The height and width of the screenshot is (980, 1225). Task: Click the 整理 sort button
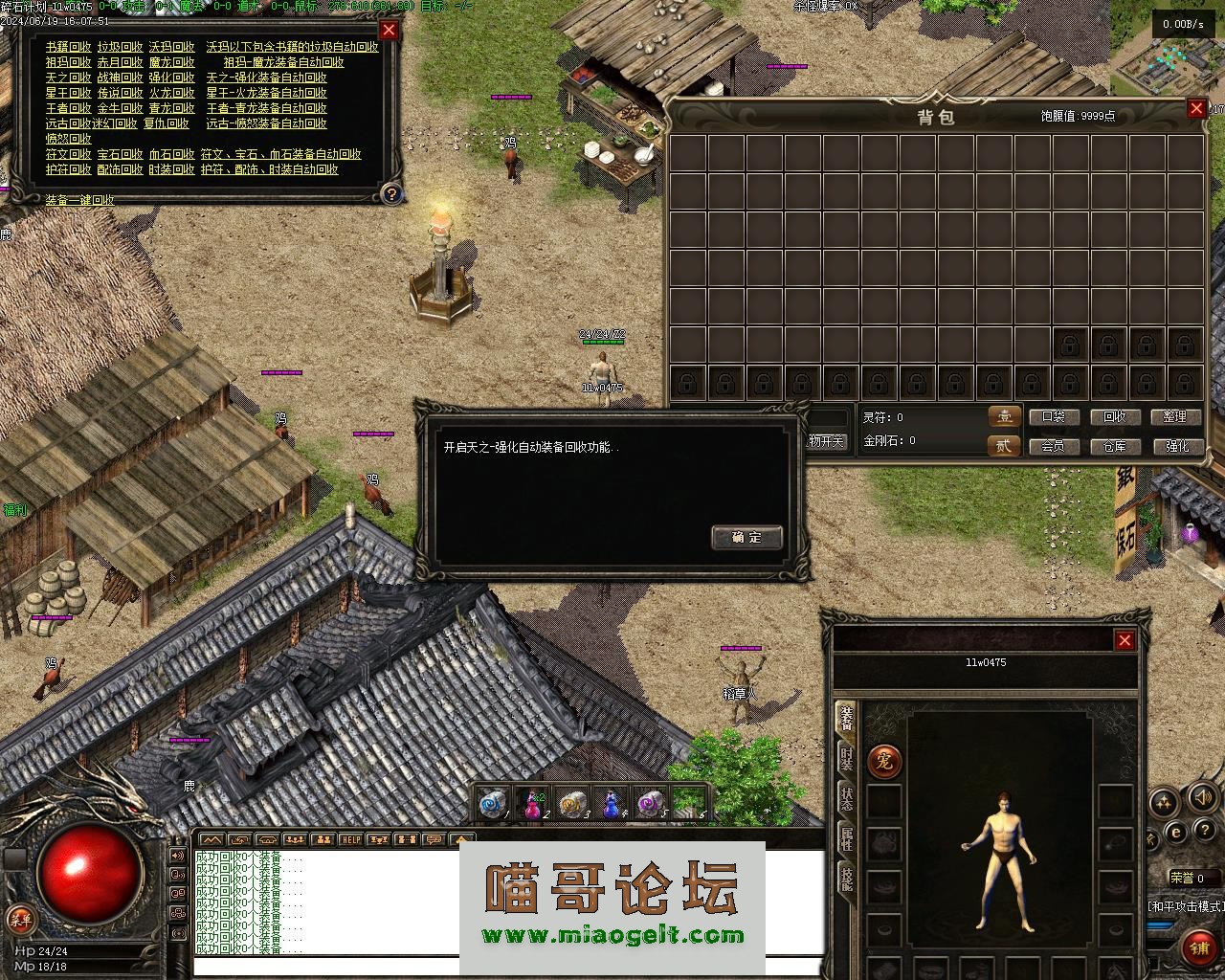click(1175, 417)
